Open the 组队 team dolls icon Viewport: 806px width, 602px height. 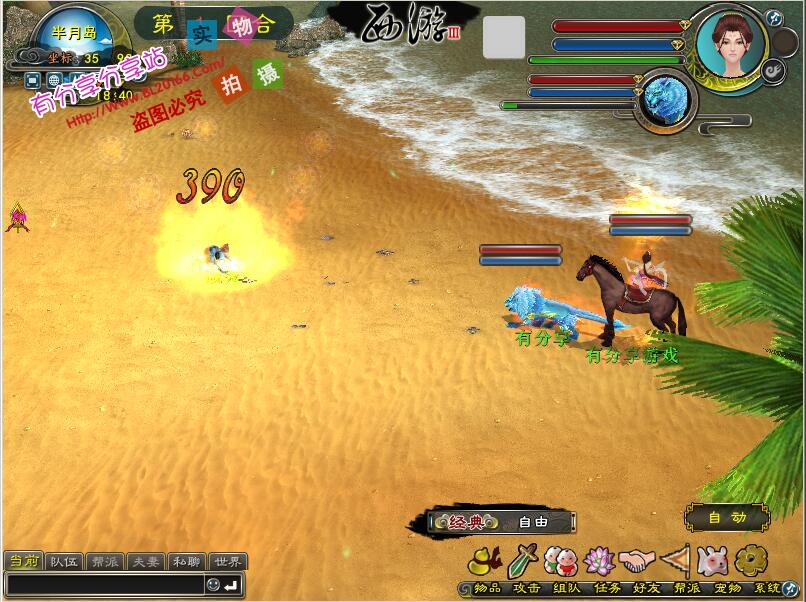pos(561,561)
